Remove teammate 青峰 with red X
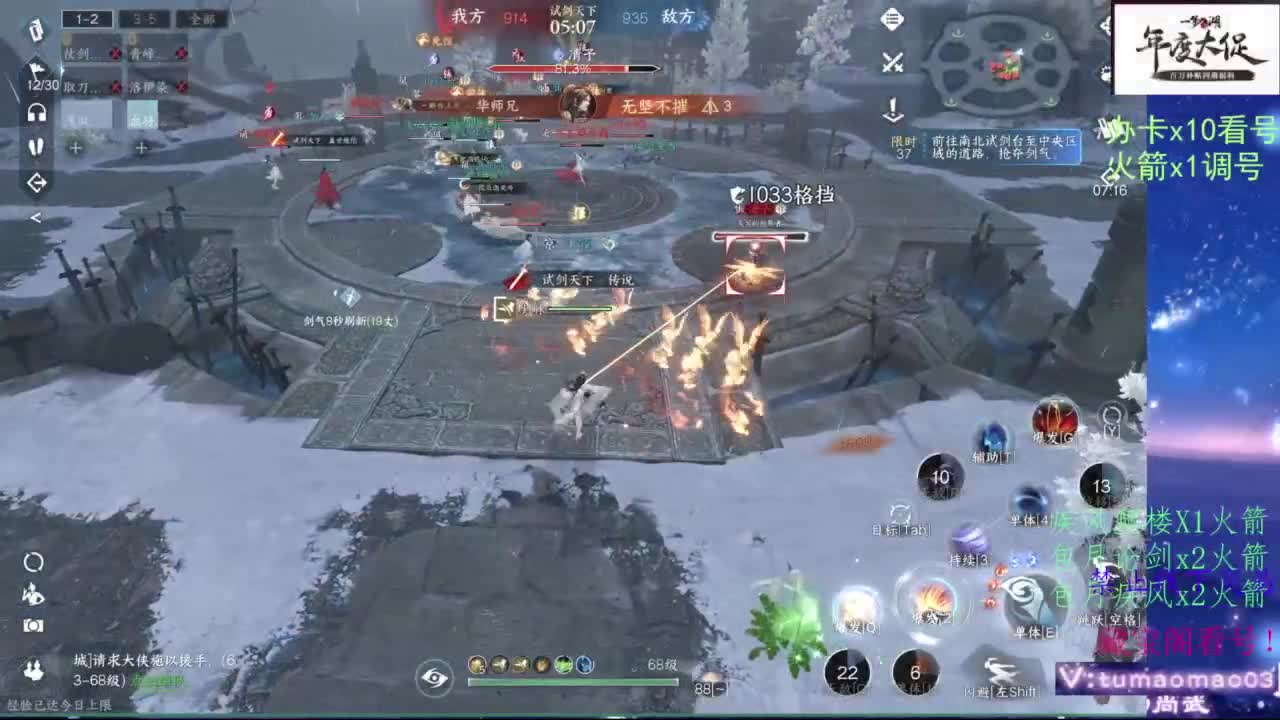This screenshot has height=720, width=1280. pyautogui.click(x=181, y=53)
